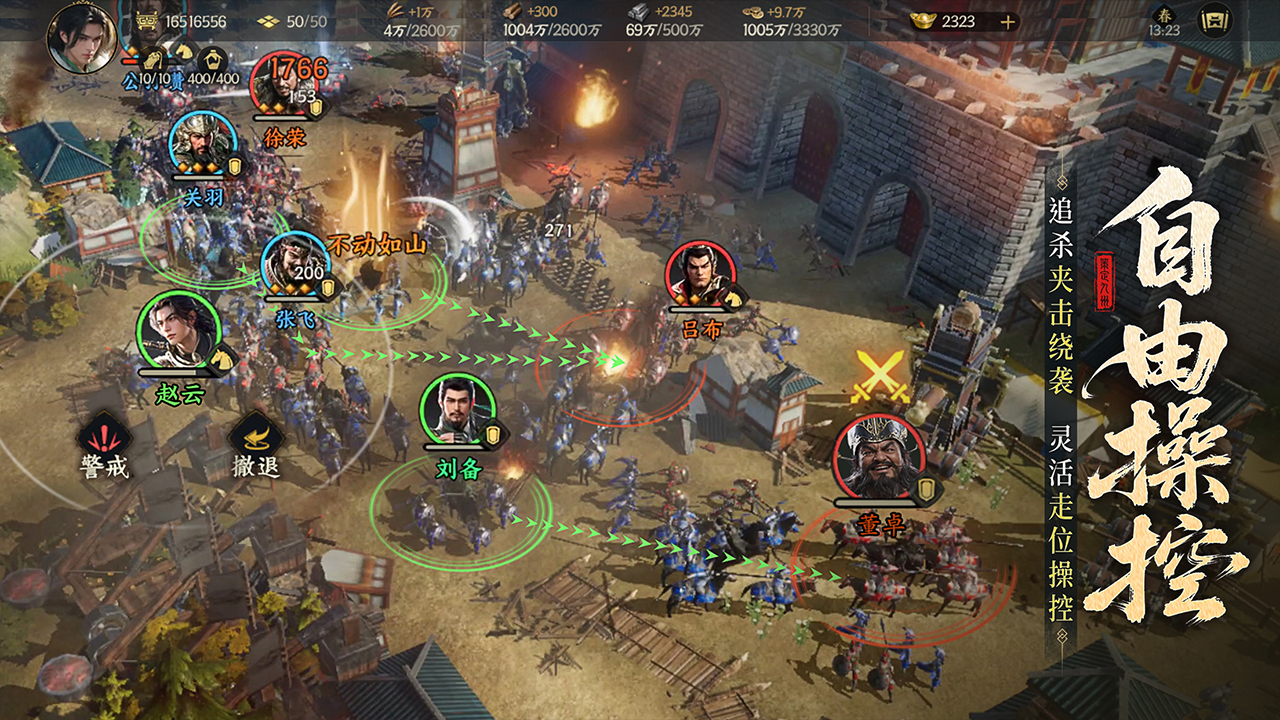1280x720 pixels.
Task: Add more gold ingots with plus button
Action: coord(1007,21)
